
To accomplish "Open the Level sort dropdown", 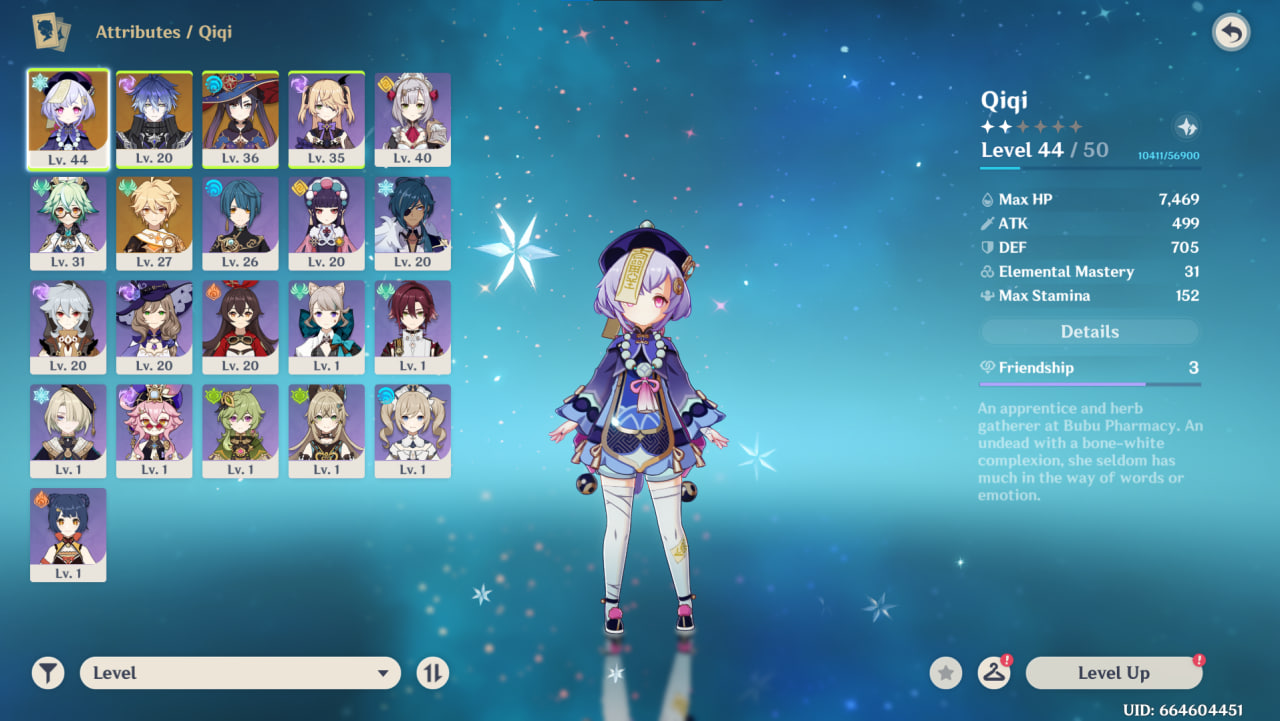I will click(x=240, y=673).
